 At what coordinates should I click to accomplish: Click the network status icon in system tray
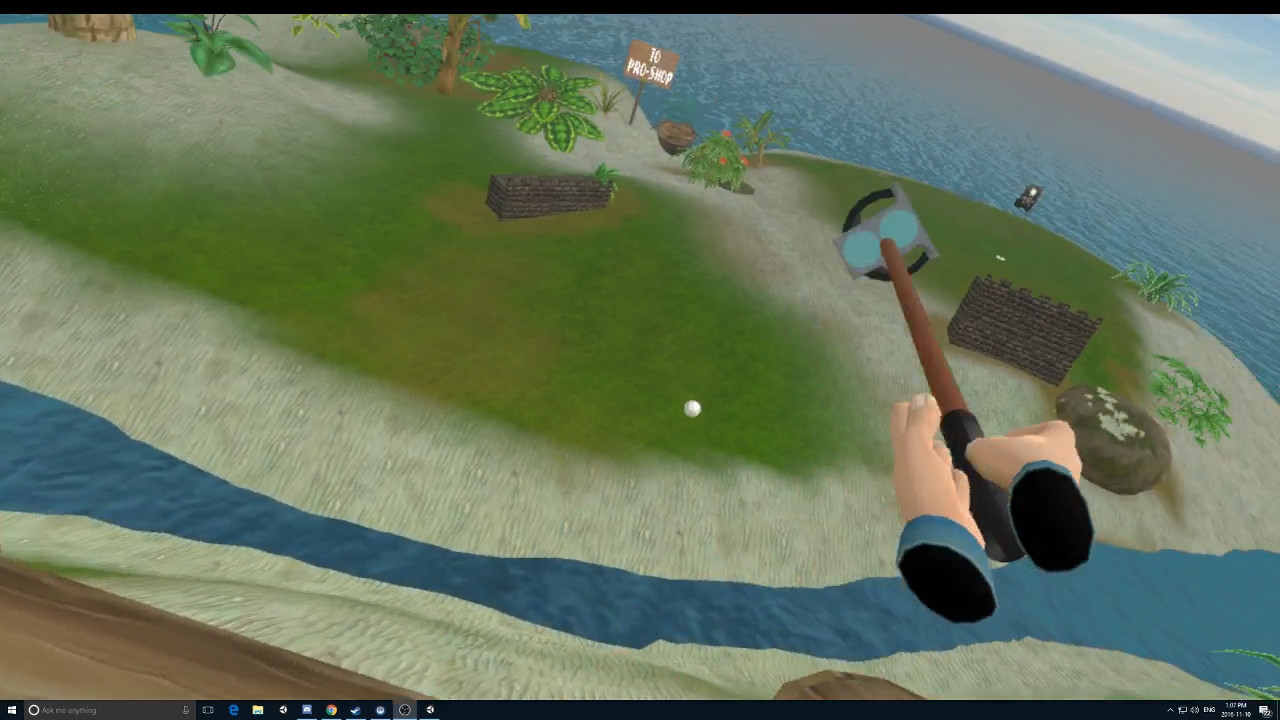[x=1183, y=710]
